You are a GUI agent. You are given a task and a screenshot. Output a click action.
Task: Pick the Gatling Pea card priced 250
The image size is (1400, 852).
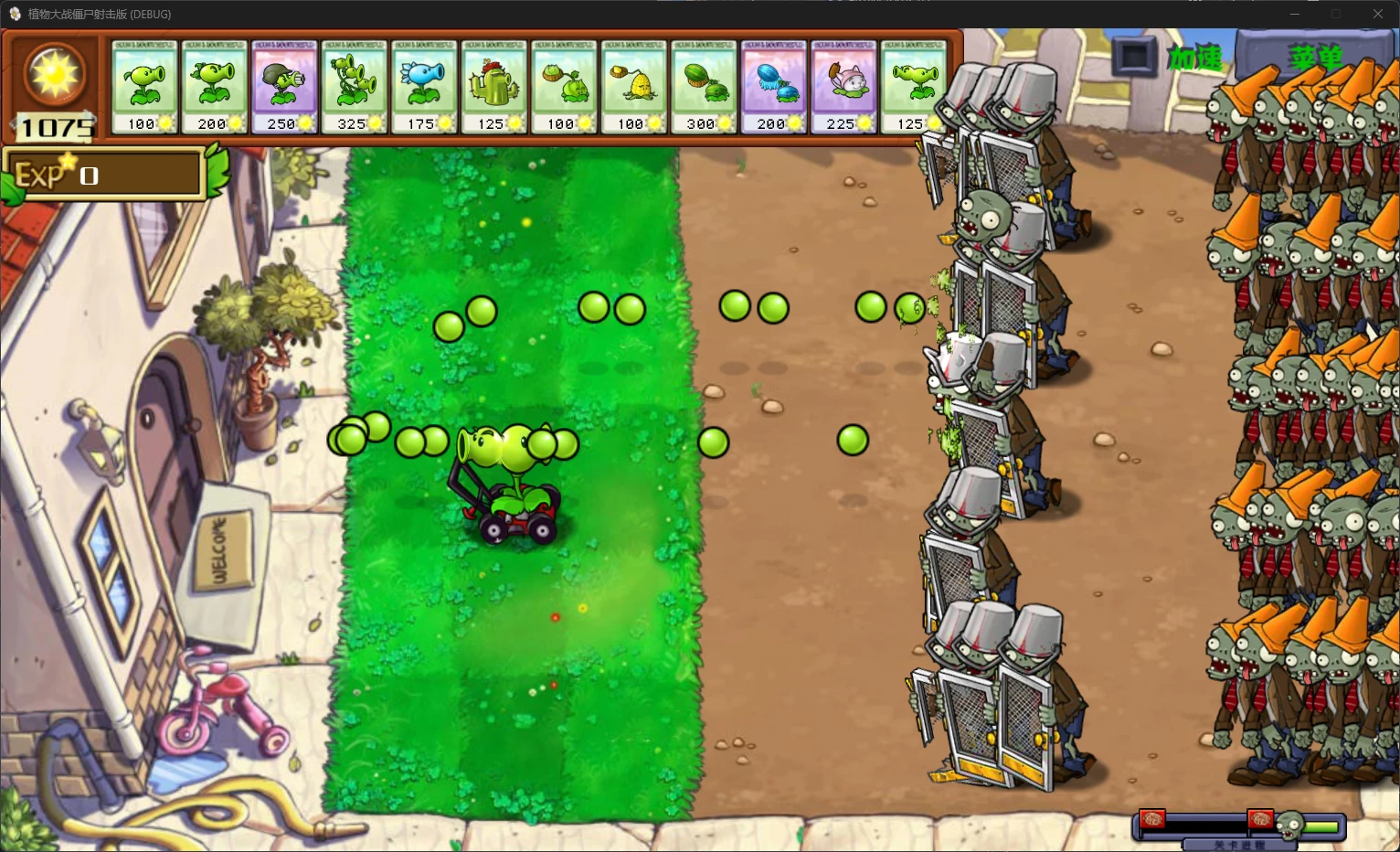pyautogui.click(x=284, y=87)
